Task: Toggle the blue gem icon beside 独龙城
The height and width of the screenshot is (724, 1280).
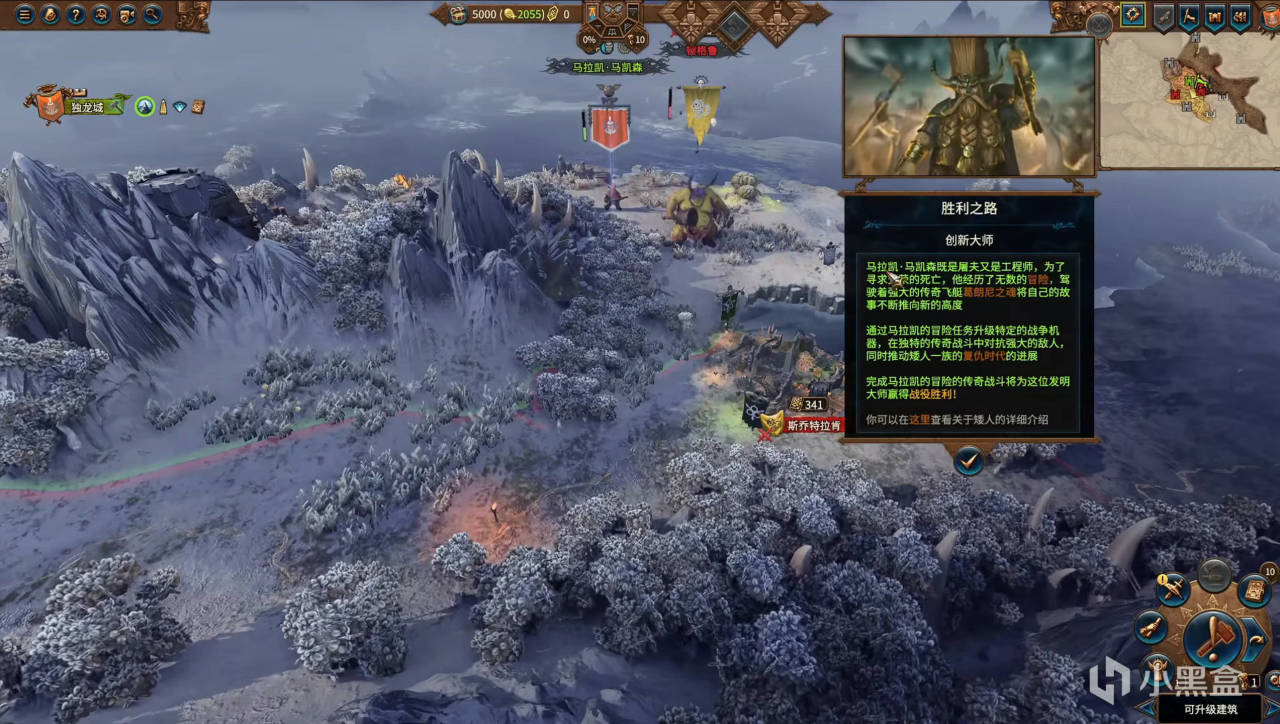Action: (178, 106)
